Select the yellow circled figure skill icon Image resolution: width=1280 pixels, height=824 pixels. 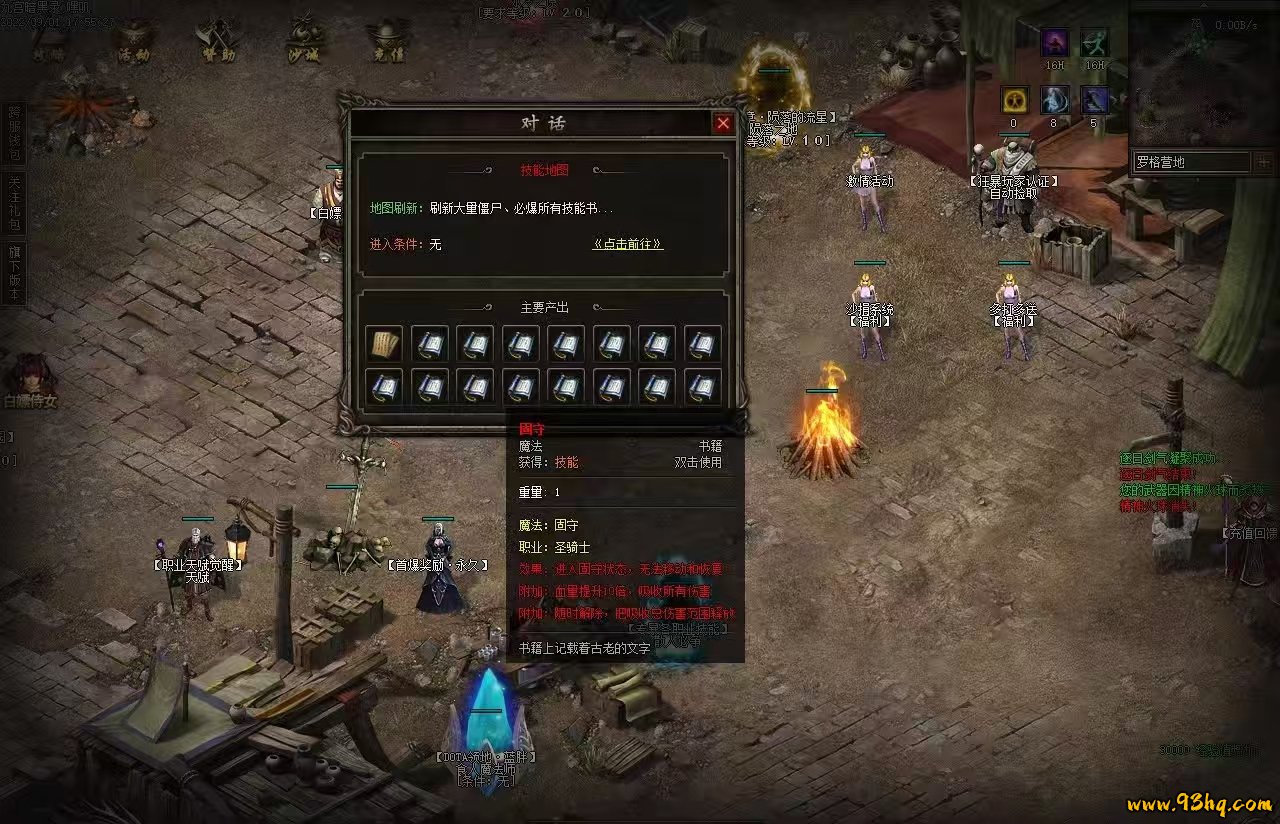coord(1015,100)
